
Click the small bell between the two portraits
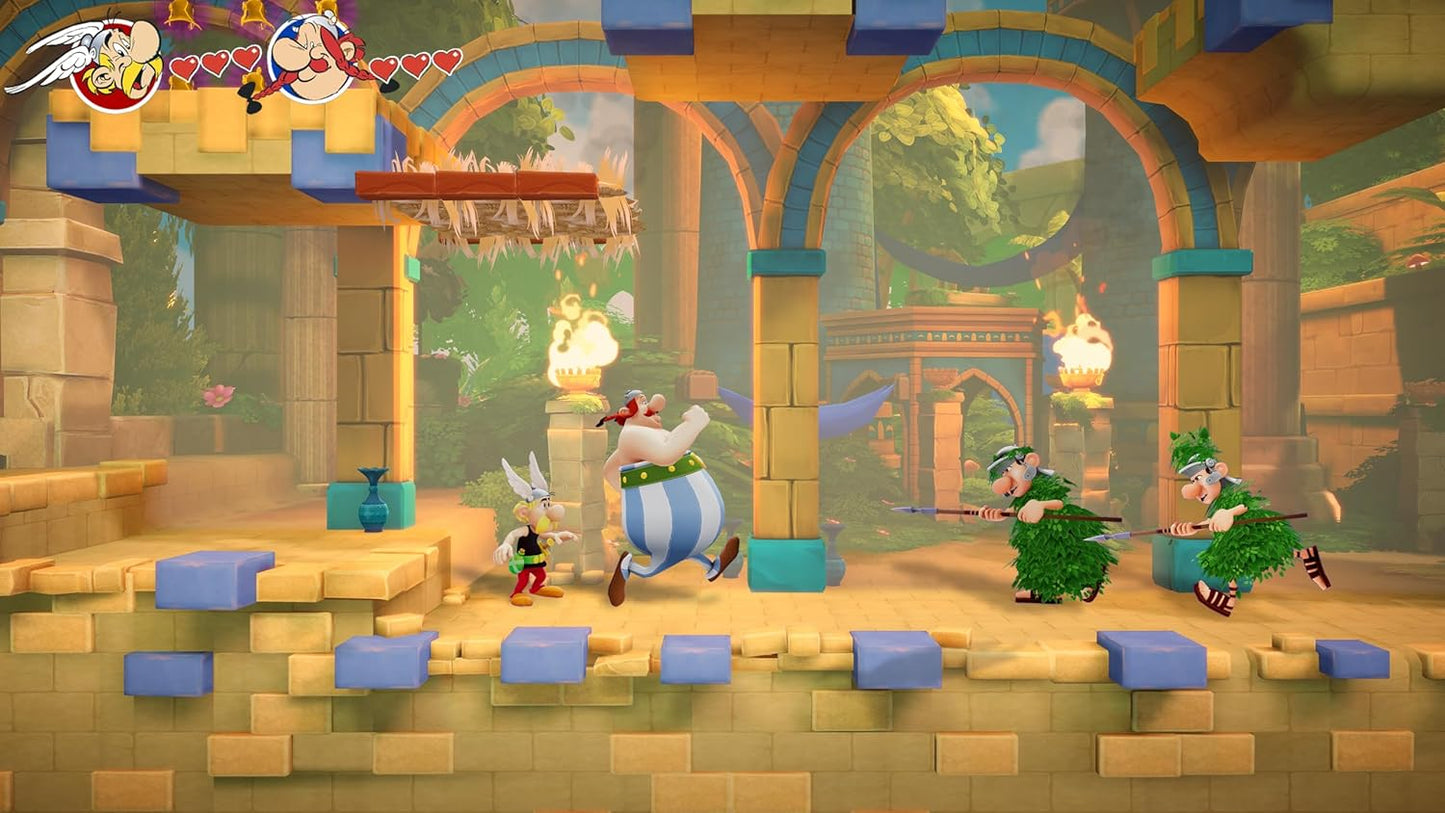click(253, 13)
